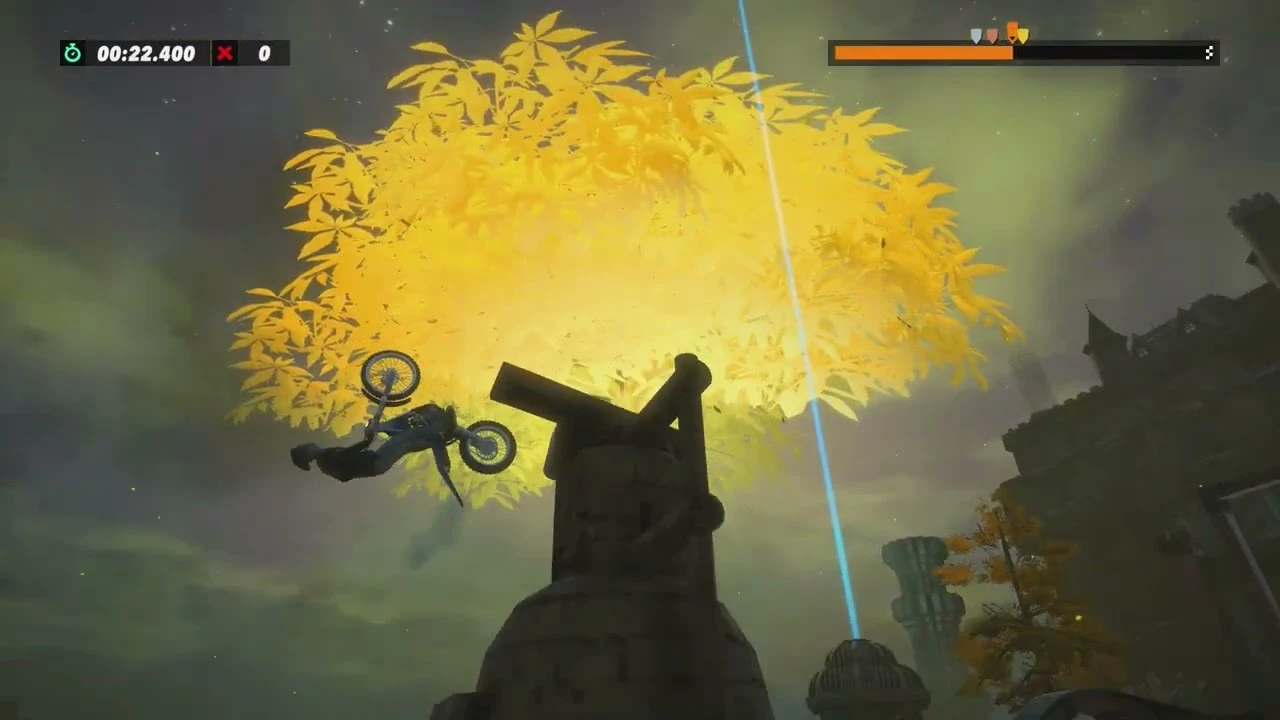Click the orange rider position marker
Image resolution: width=1280 pixels, height=720 pixels.
pyautogui.click(x=1011, y=30)
